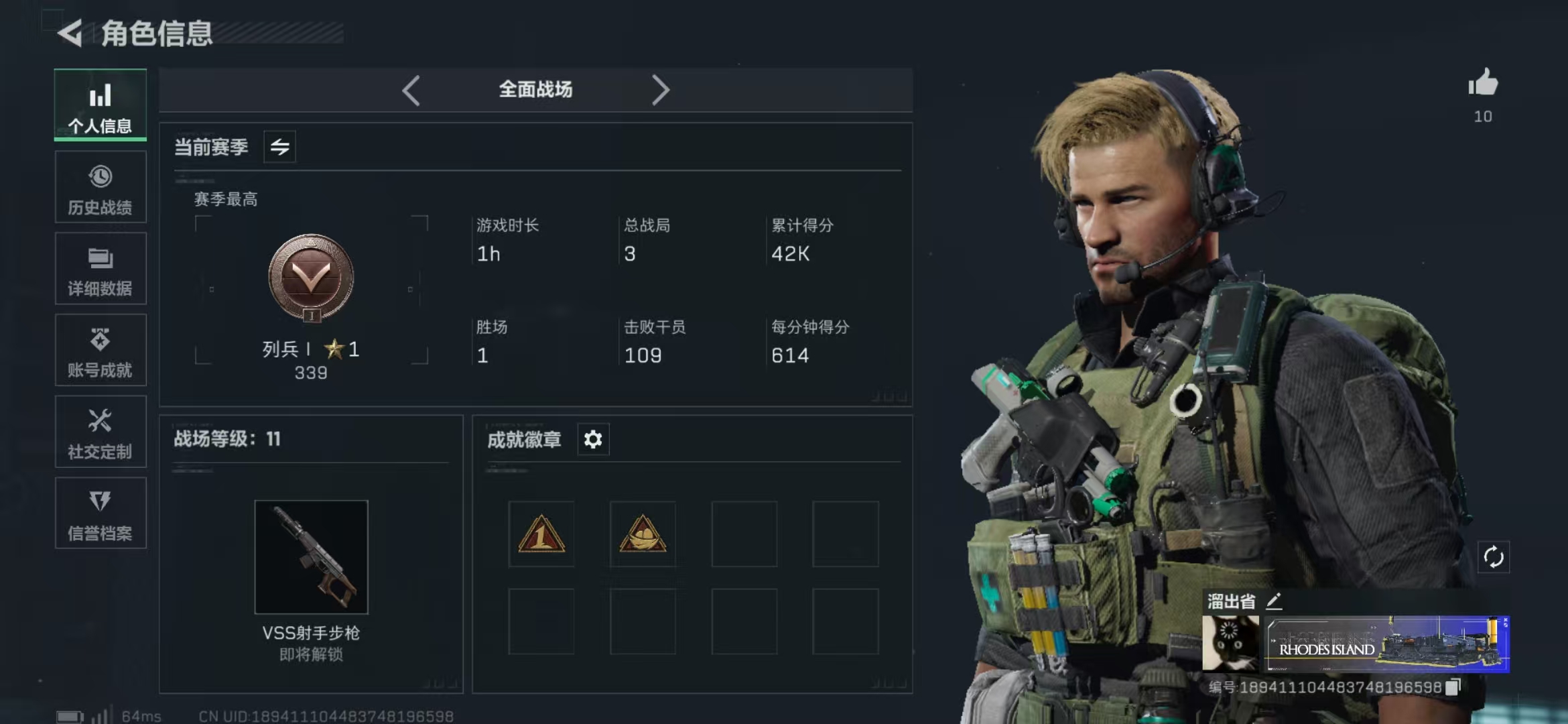Open the 信誉档案 tab
This screenshot has height=724, width=1568.
(101, 514)
